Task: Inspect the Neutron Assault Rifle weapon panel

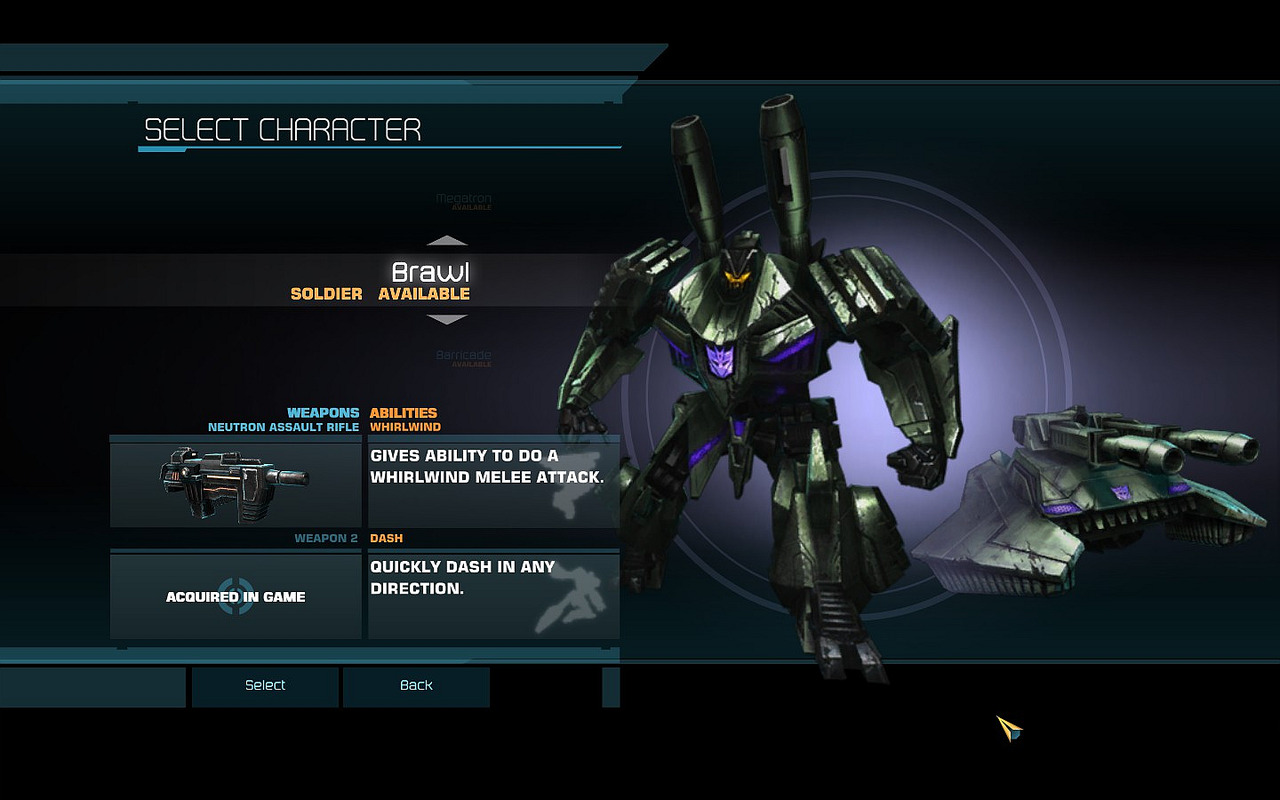Action: (x=236, y=482)
